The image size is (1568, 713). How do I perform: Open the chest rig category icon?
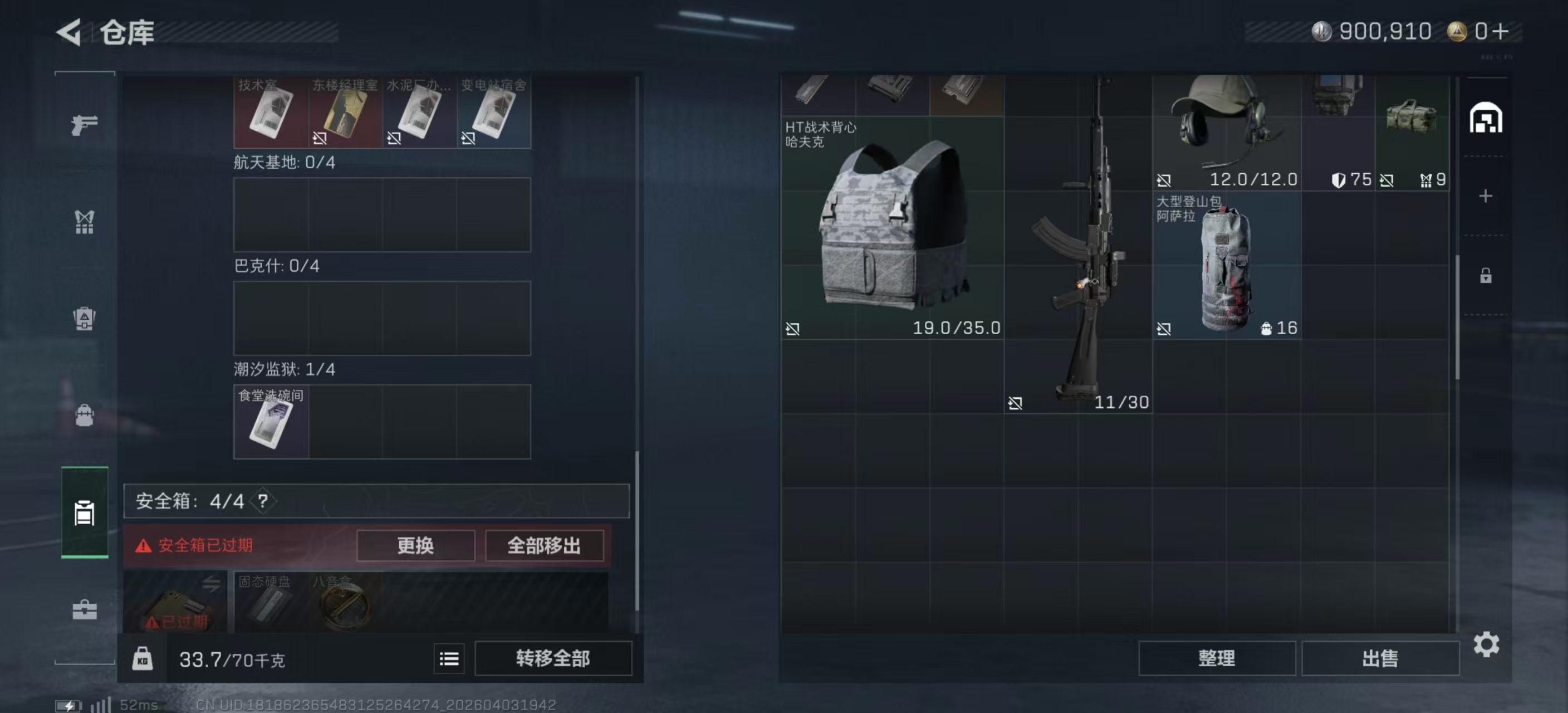[x=85, y=222]
